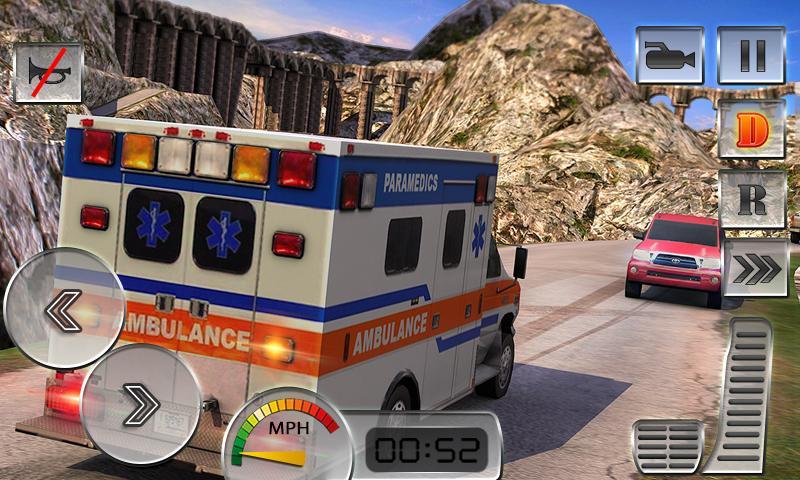The height and width of the screenshot is (480, 800).
Task: Steer right with the right arrow button
Action: pyautogui.click(x=141, y=405)
